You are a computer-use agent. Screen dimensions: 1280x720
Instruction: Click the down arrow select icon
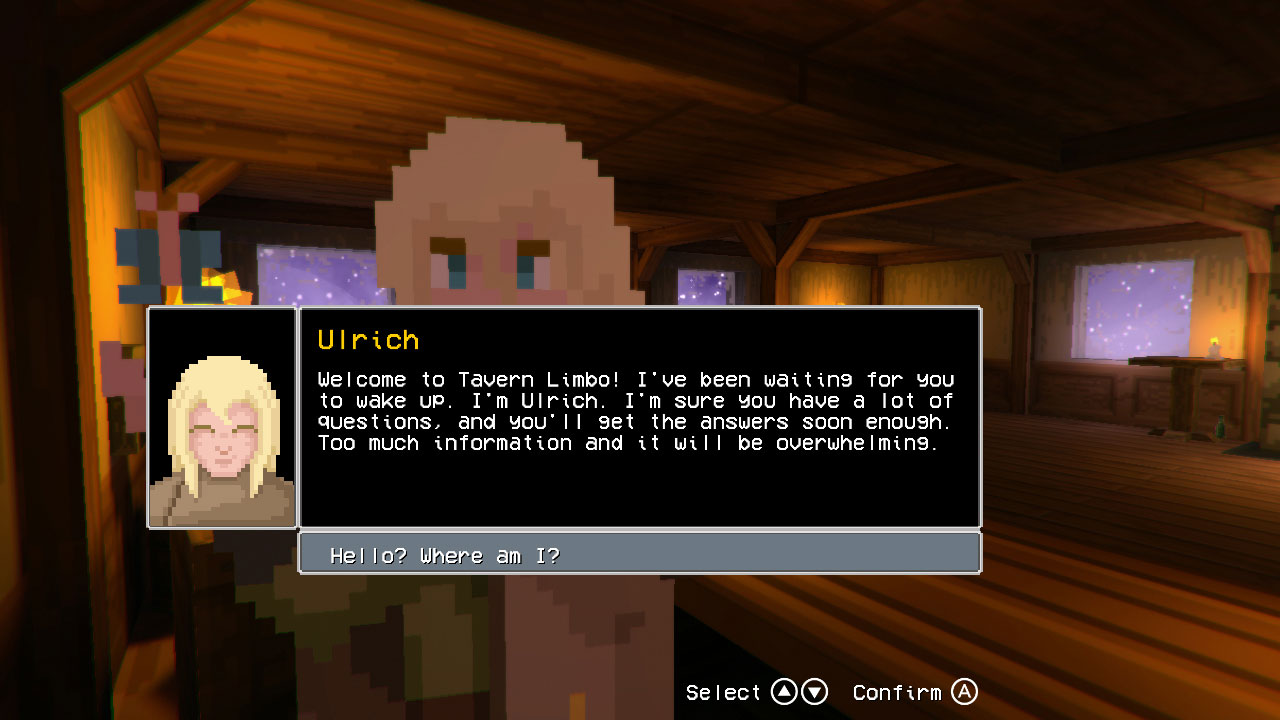click(x=815, y=691)
